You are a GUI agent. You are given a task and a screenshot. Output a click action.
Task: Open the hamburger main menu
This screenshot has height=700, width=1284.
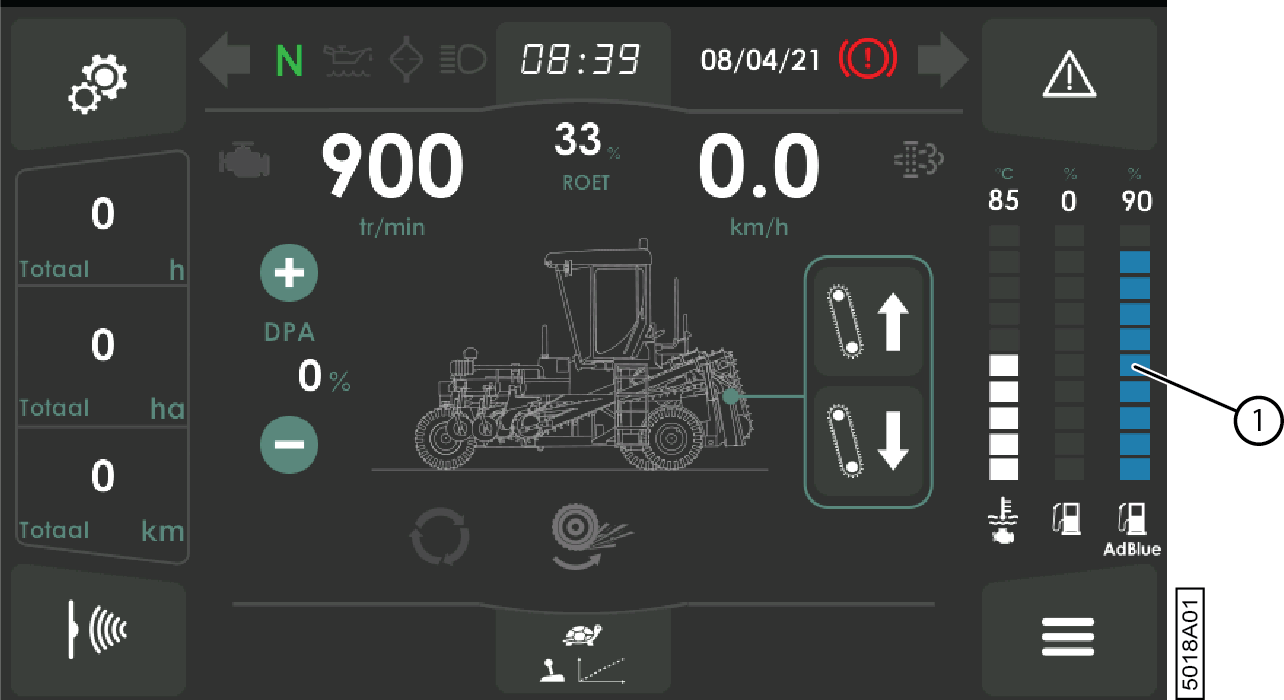1068,637
